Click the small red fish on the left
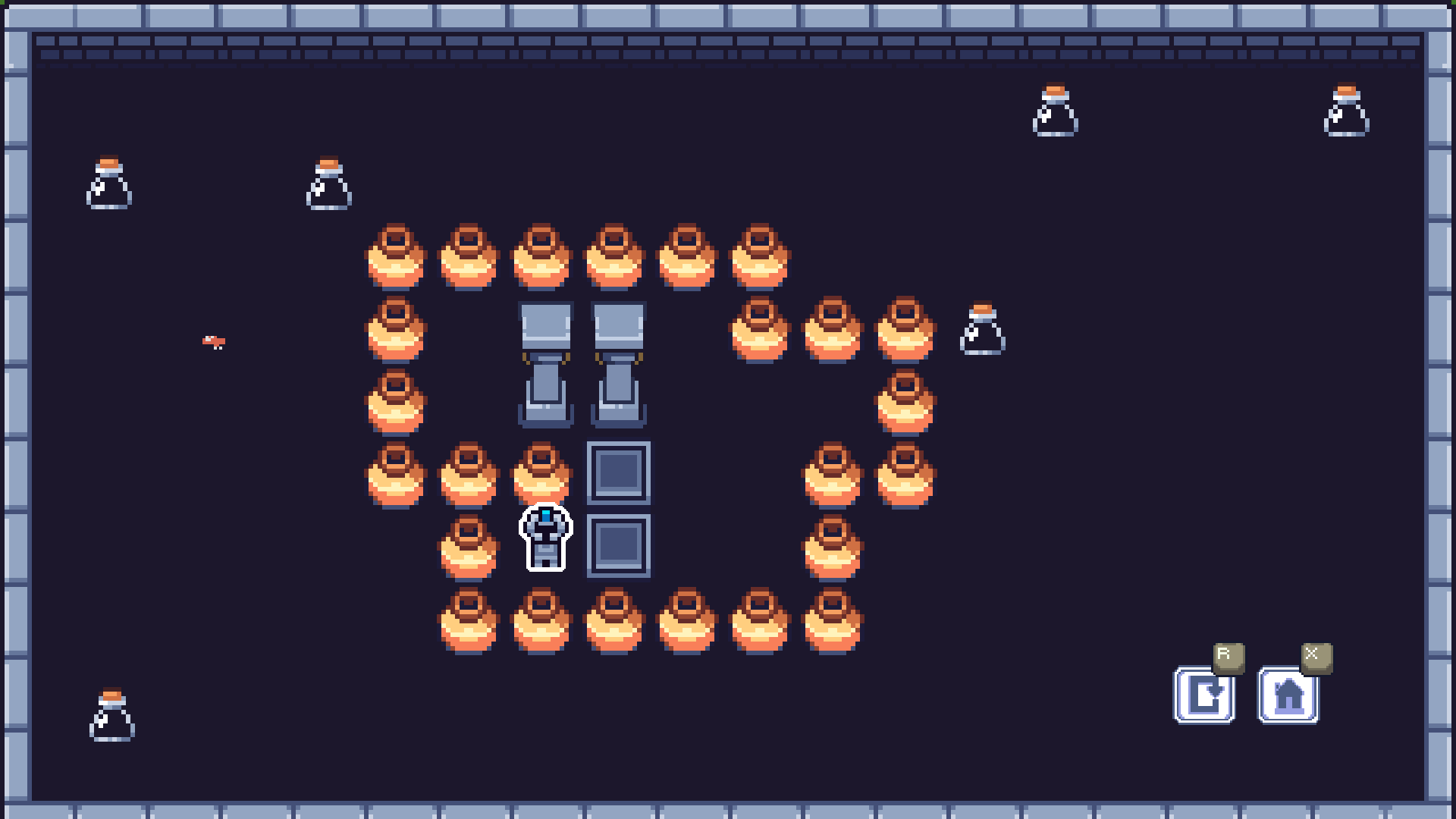This screenshot has width=1456, height=819. [215, 341]
